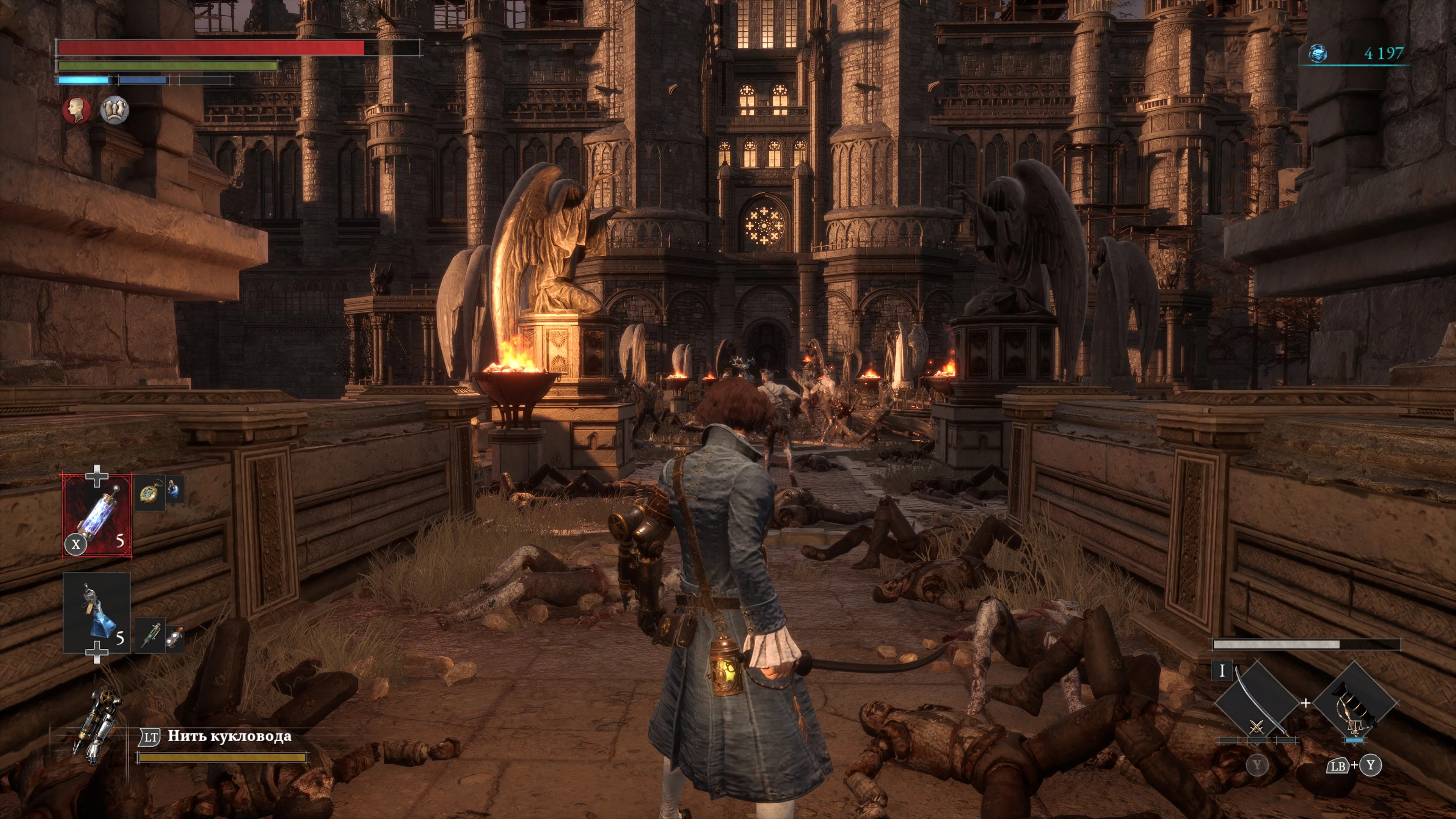Select the Pulse Cell belt slot
Screen dimensions: 1456x819
[97, 515]
